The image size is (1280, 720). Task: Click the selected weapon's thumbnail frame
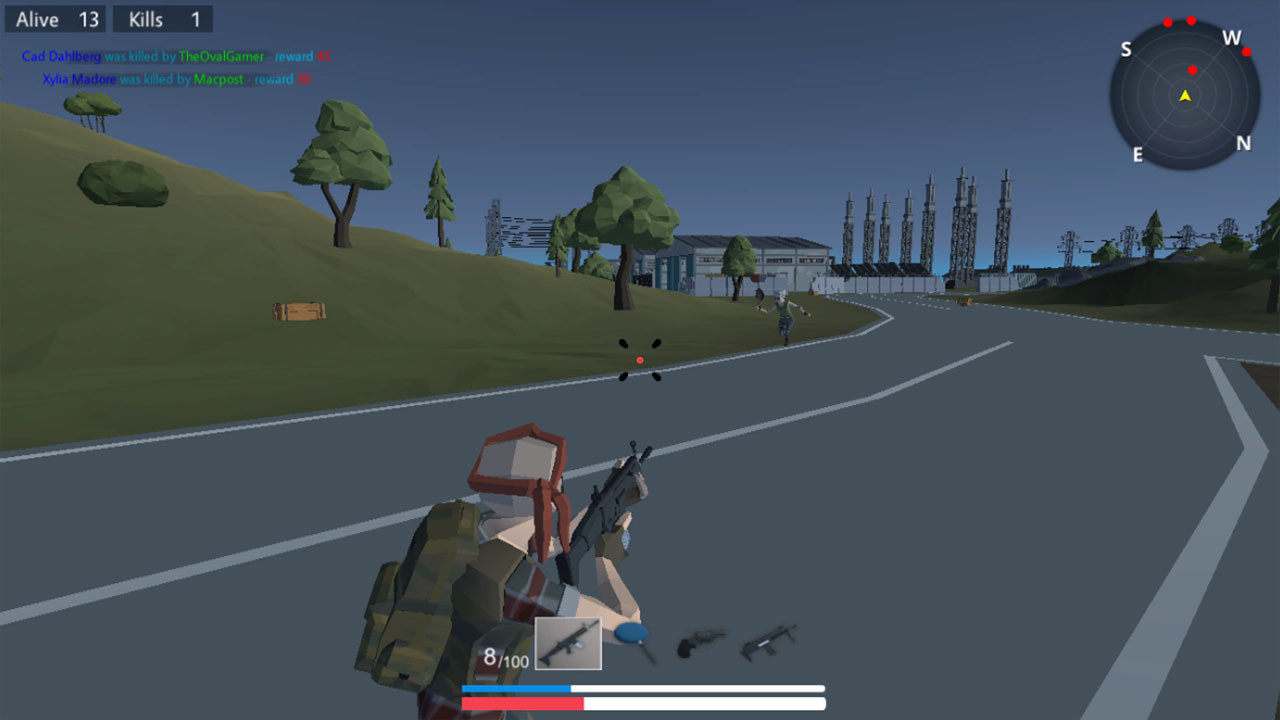tap(567, 642)
